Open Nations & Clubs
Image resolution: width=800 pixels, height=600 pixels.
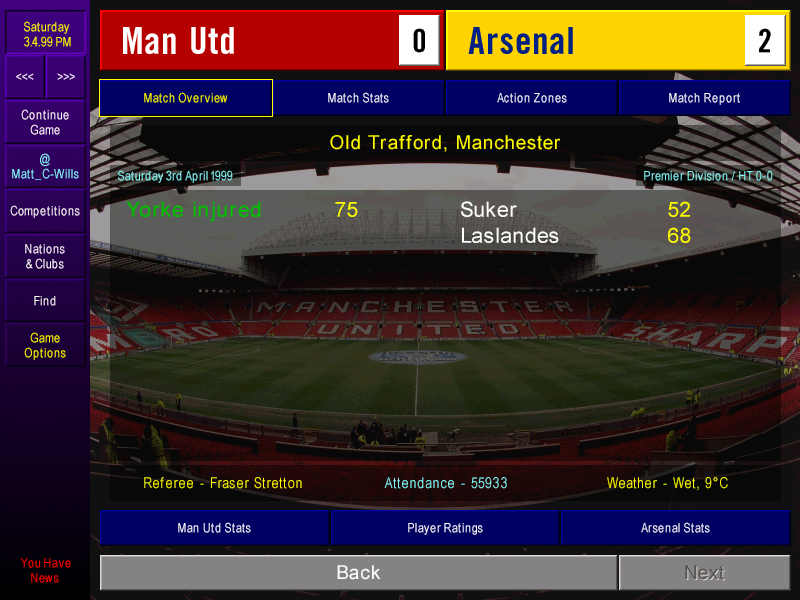[x=45, y=256]
